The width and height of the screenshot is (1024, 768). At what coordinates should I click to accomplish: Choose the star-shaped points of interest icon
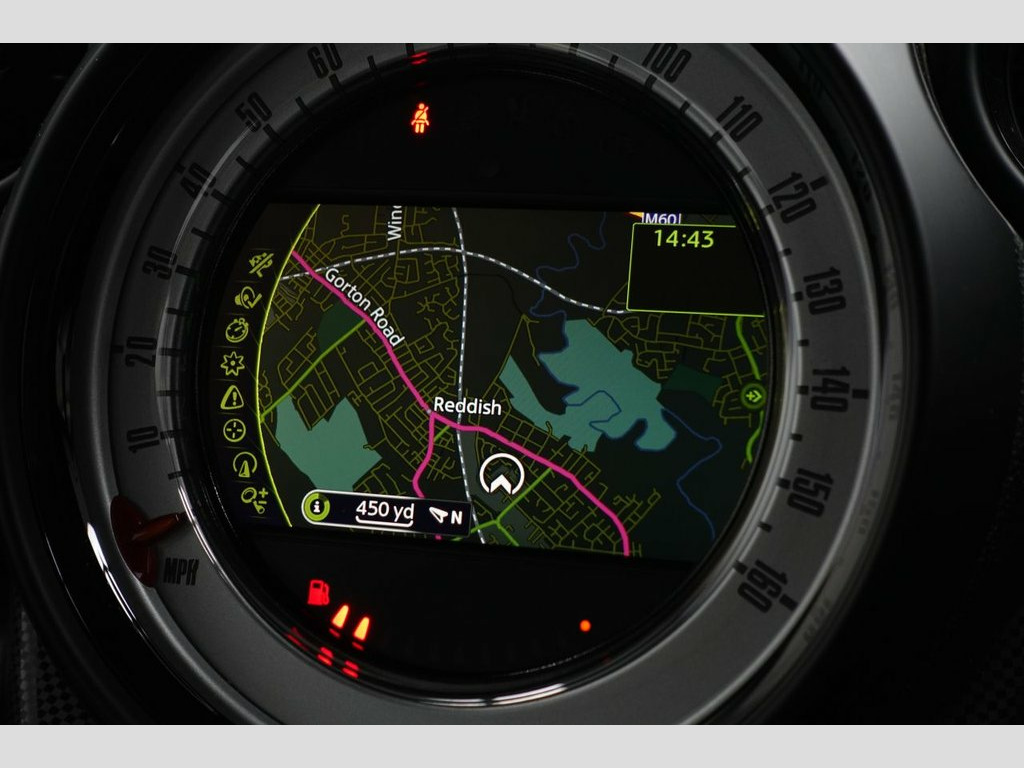point(232,363)
